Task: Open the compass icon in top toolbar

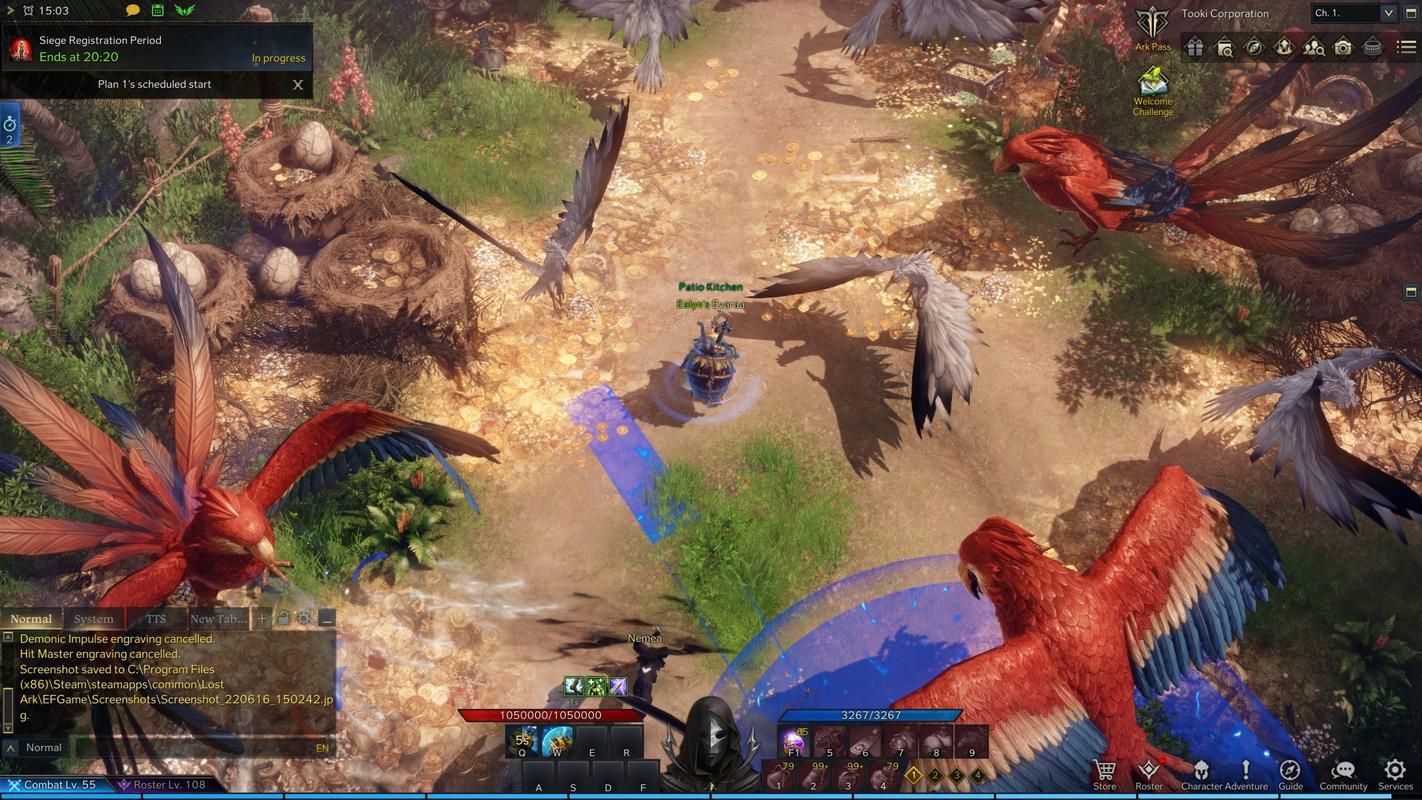Action: click(x=1254, y=47)
